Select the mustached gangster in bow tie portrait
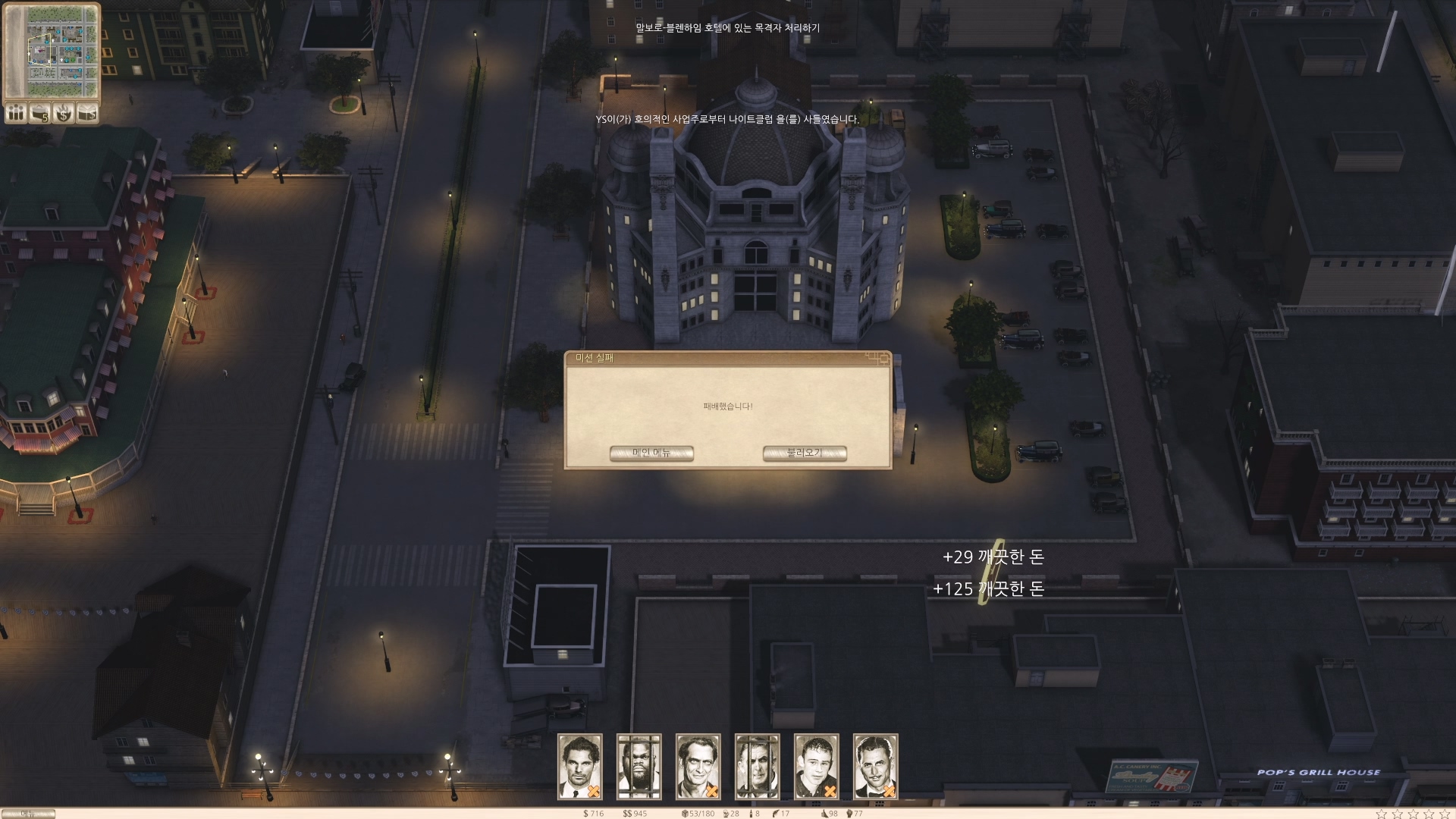This screenshot has width=1456, height=819. tap(876, 766)
